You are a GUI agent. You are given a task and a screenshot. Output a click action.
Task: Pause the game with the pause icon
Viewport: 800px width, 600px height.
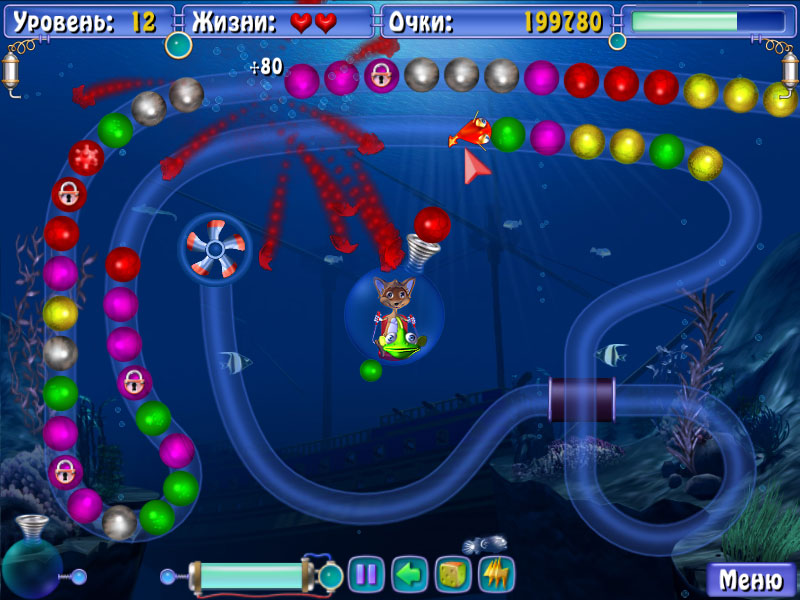pyautogui.click(x=366, y=574)
